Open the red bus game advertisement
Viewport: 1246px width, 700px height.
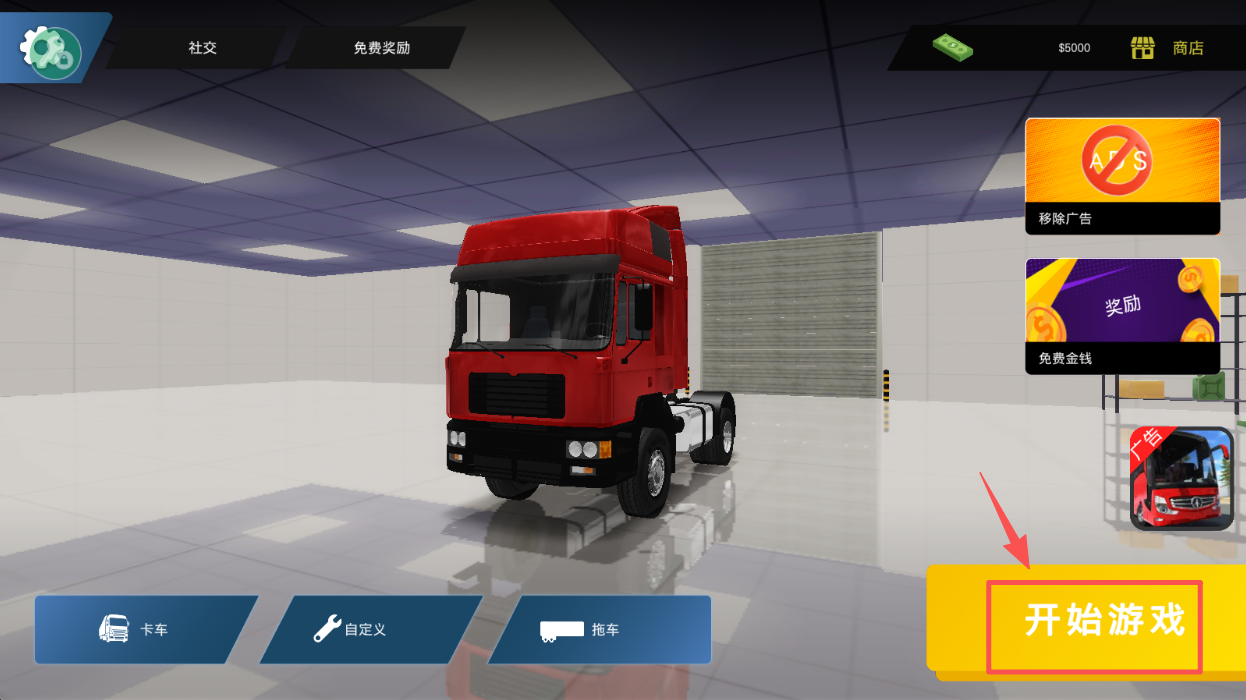click(1181, 478)
